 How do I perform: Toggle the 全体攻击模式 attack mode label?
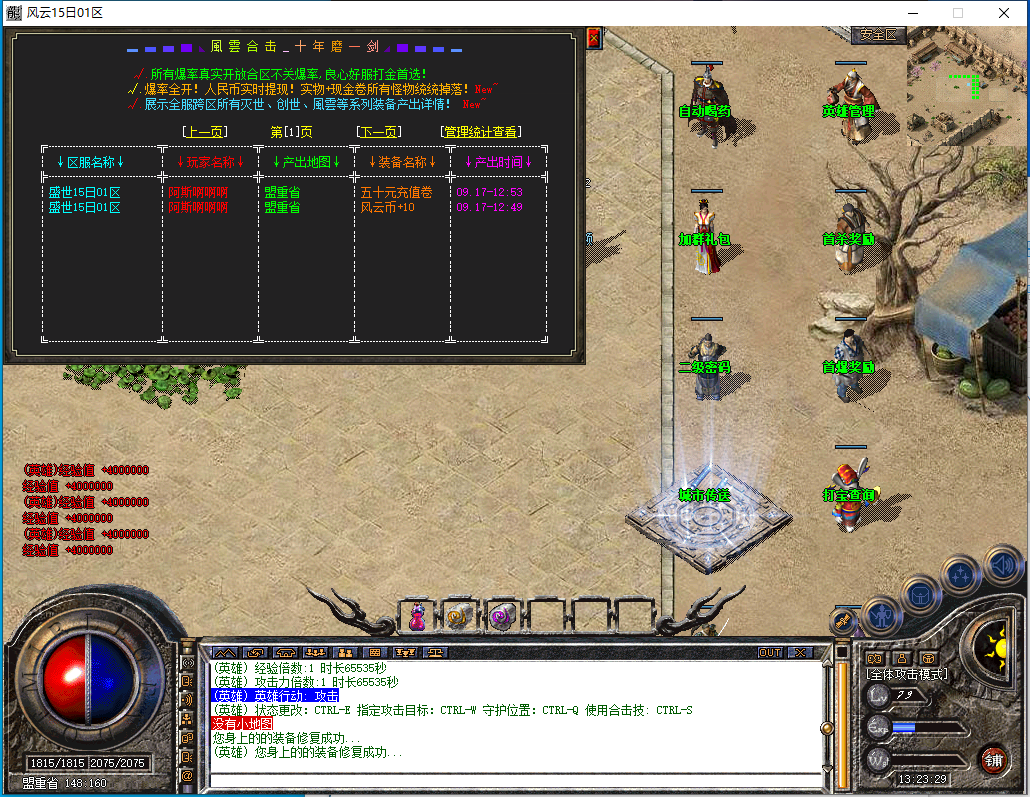point(906,674)
